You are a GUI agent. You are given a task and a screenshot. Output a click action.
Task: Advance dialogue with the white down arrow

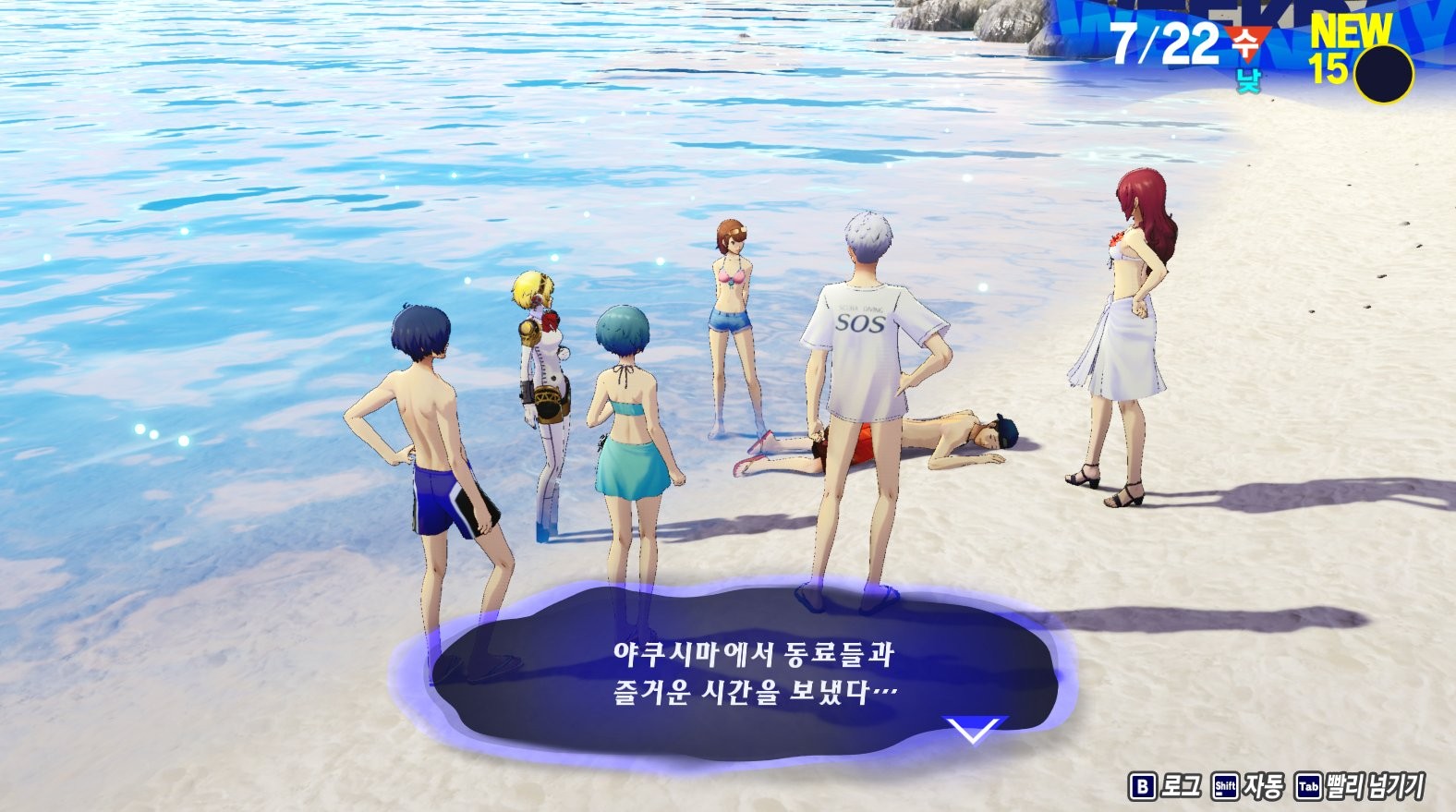[974, 730]
